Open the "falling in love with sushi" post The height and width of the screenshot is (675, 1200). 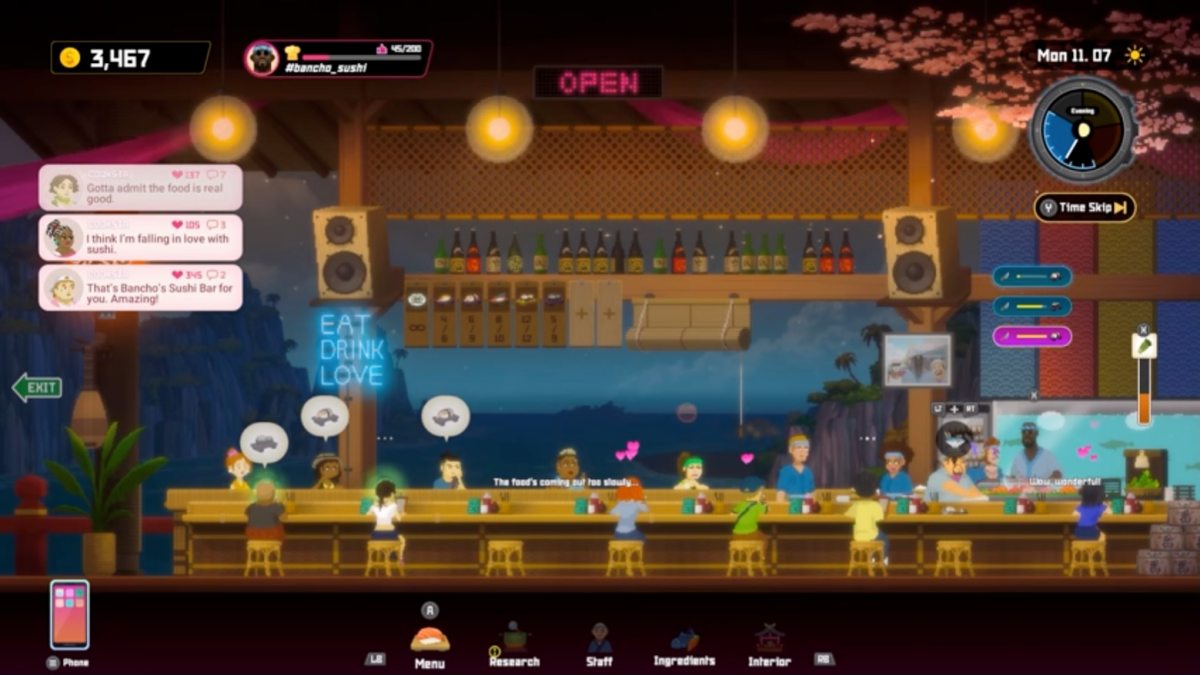141,238
